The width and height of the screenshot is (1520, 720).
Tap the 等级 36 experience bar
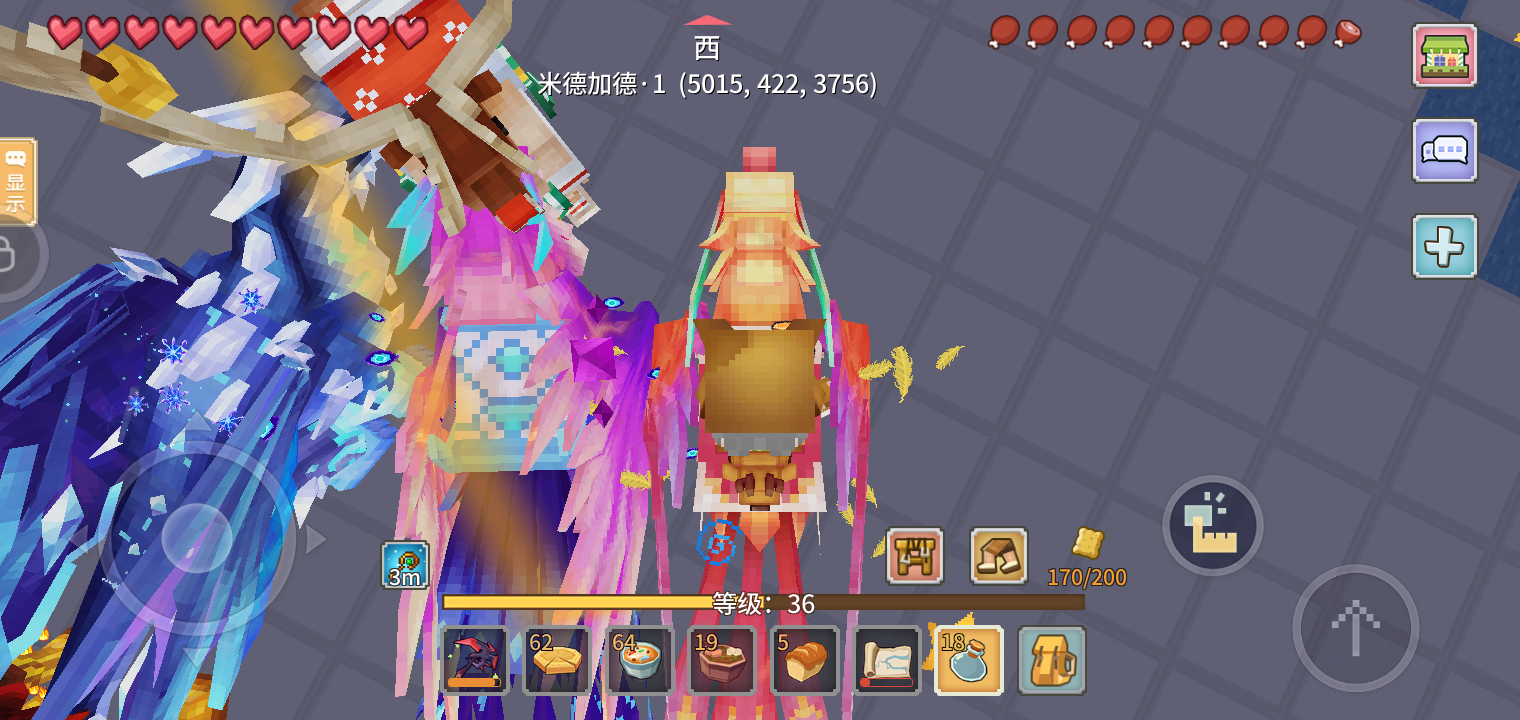coord(765,603)
